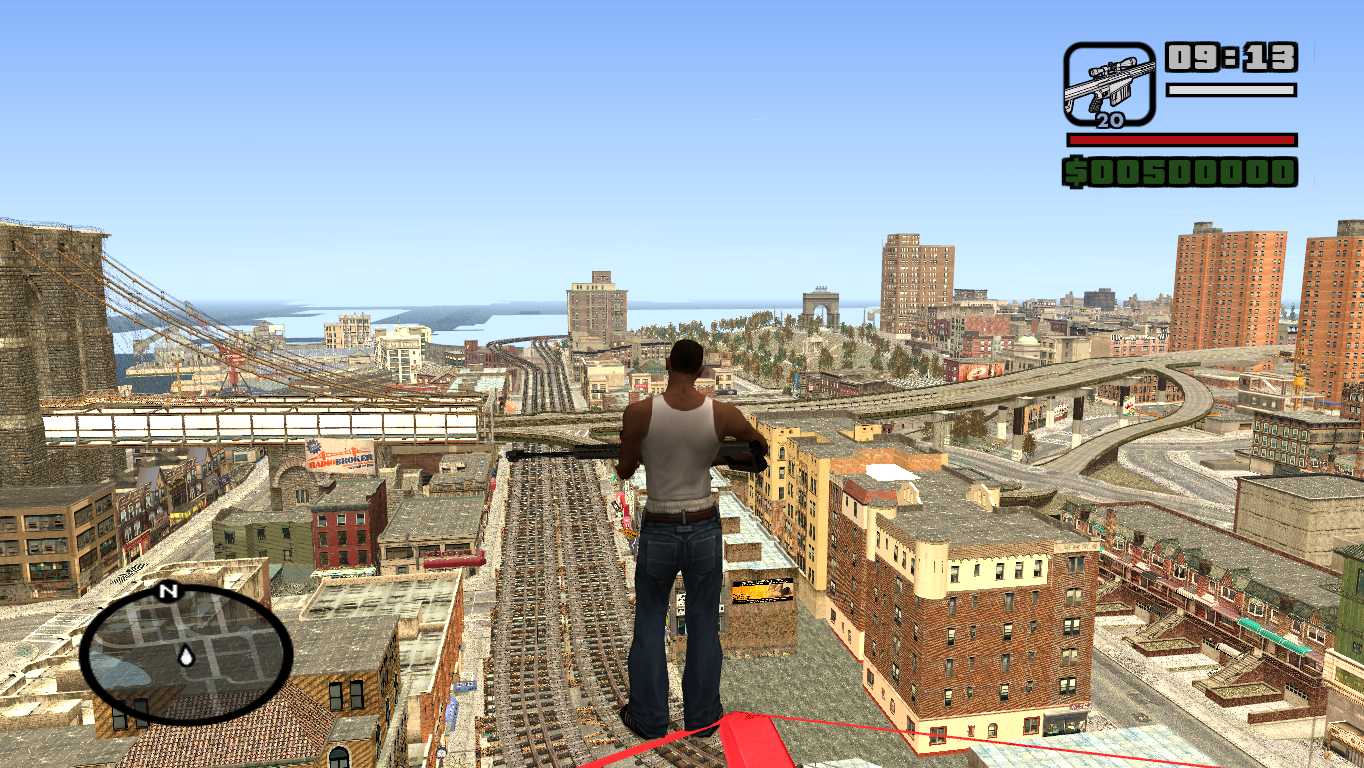Select the $00500000 money display
Image resolution: width=1364 pixels, height=768 pixels.
pos(1180,171)
